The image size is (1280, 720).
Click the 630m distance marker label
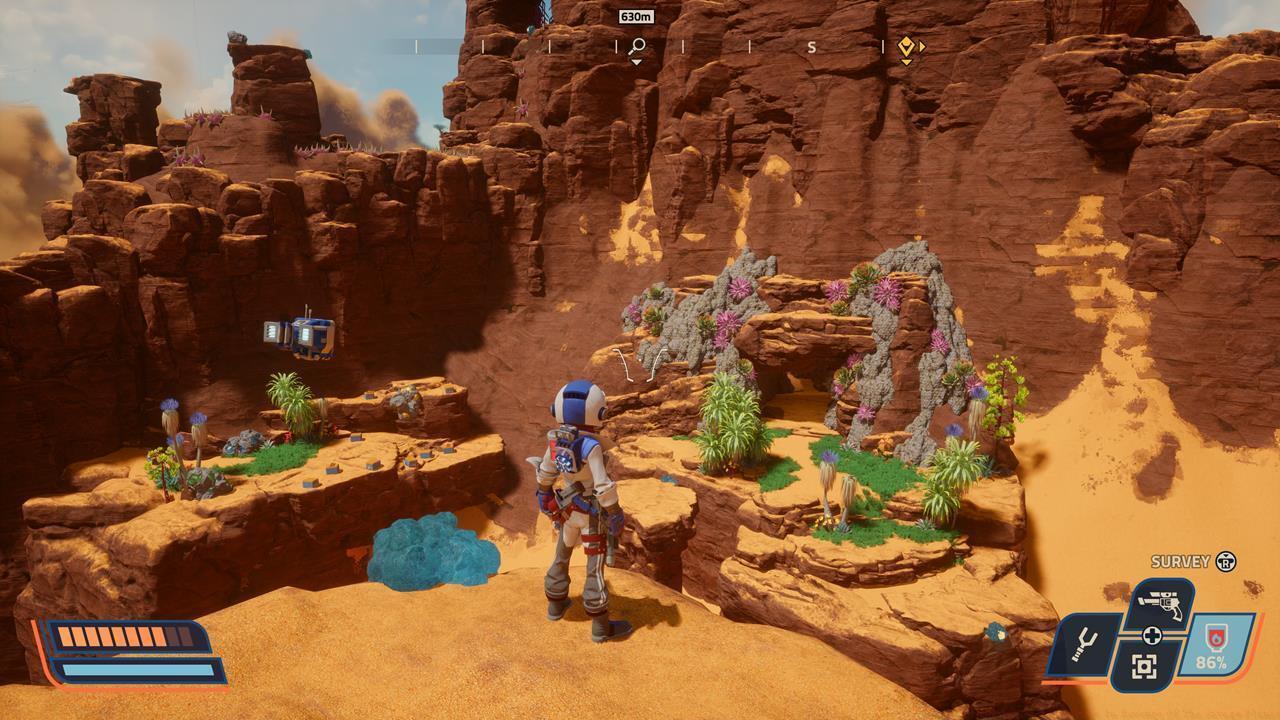tap(636, 17)
